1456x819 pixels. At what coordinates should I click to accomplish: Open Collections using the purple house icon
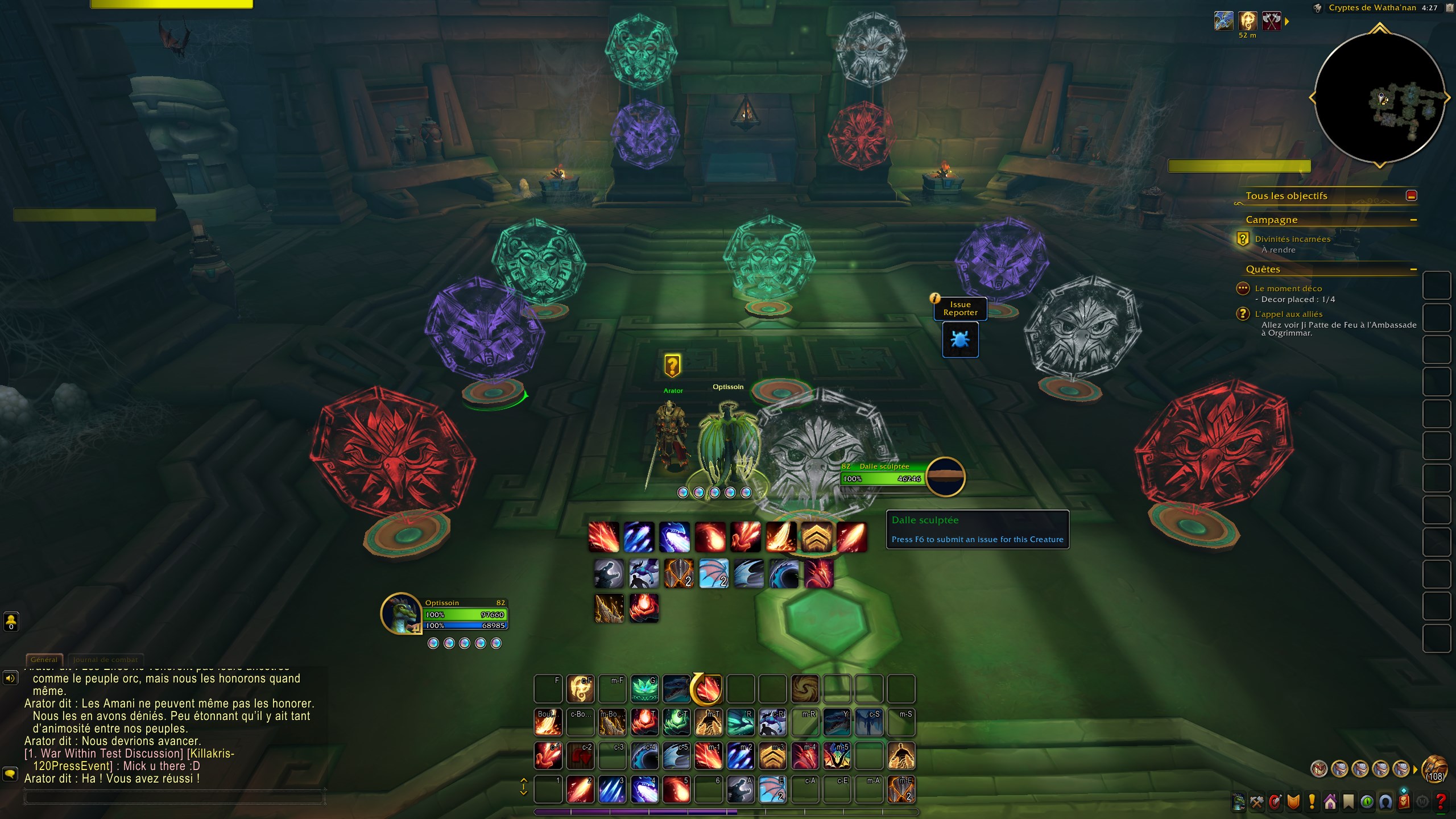tap(1330, 802)
